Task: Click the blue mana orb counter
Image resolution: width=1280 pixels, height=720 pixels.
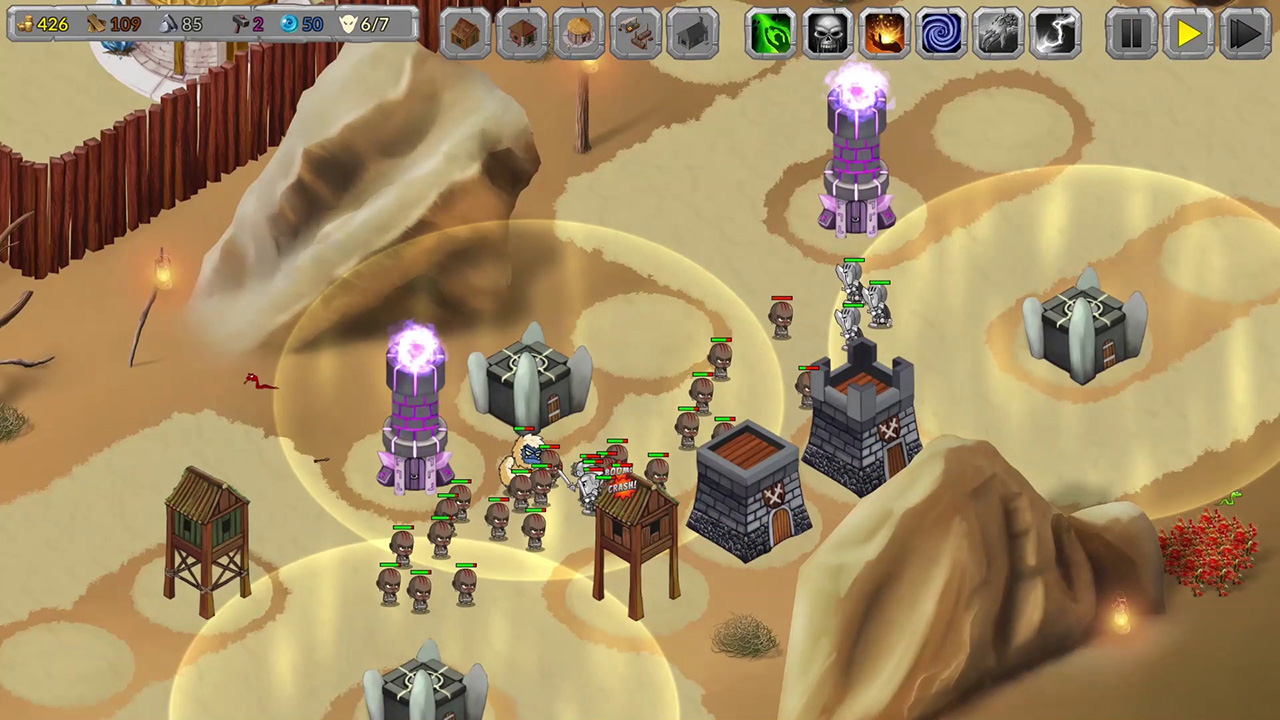Action: (x=290, y=23)
